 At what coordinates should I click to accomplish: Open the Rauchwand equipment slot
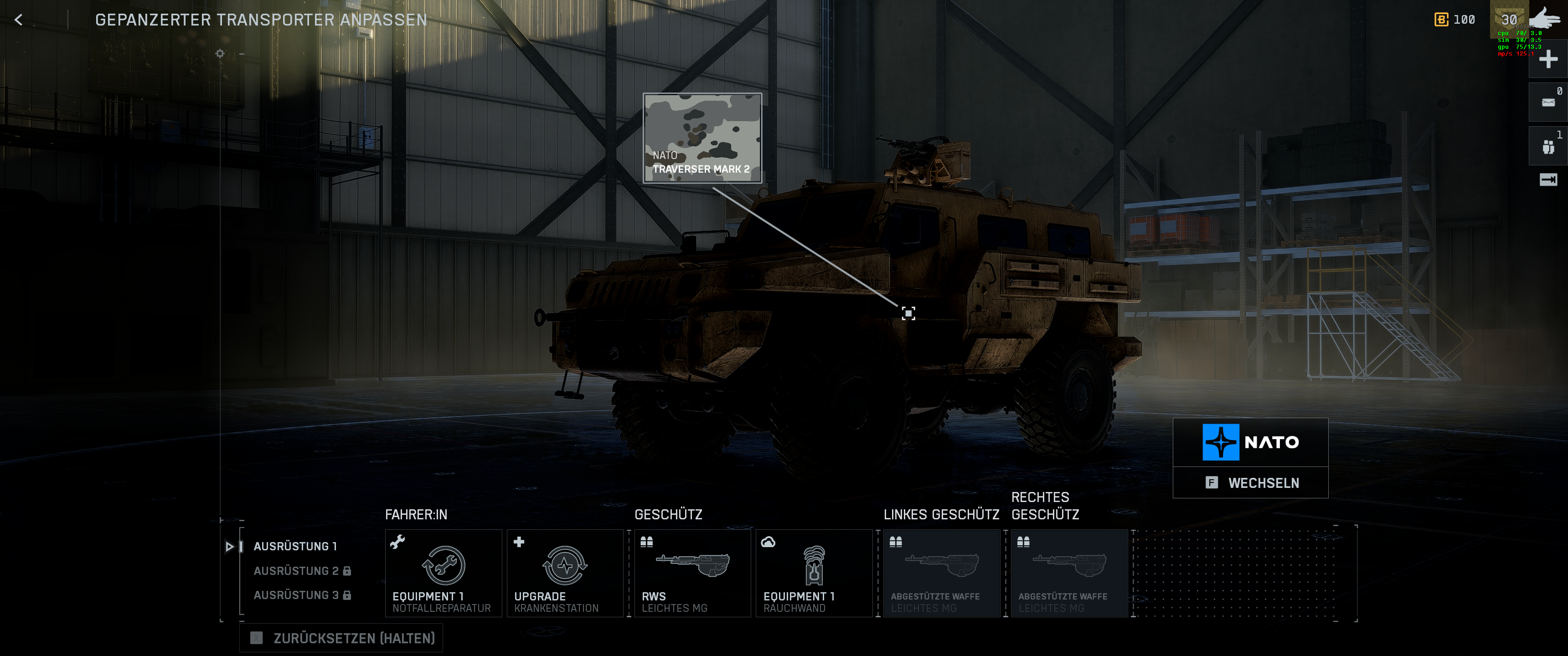point(814,573)
